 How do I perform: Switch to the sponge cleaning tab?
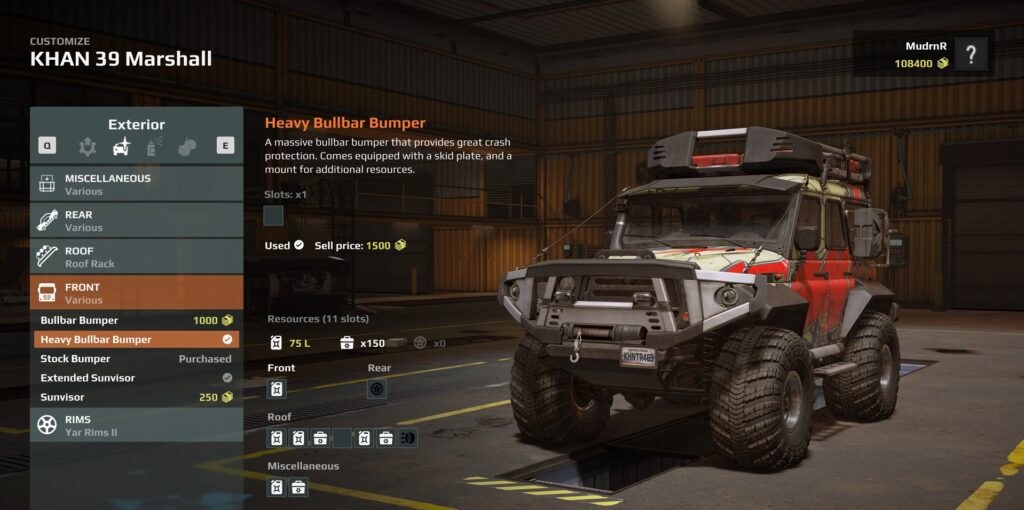(x=188, y=146)
